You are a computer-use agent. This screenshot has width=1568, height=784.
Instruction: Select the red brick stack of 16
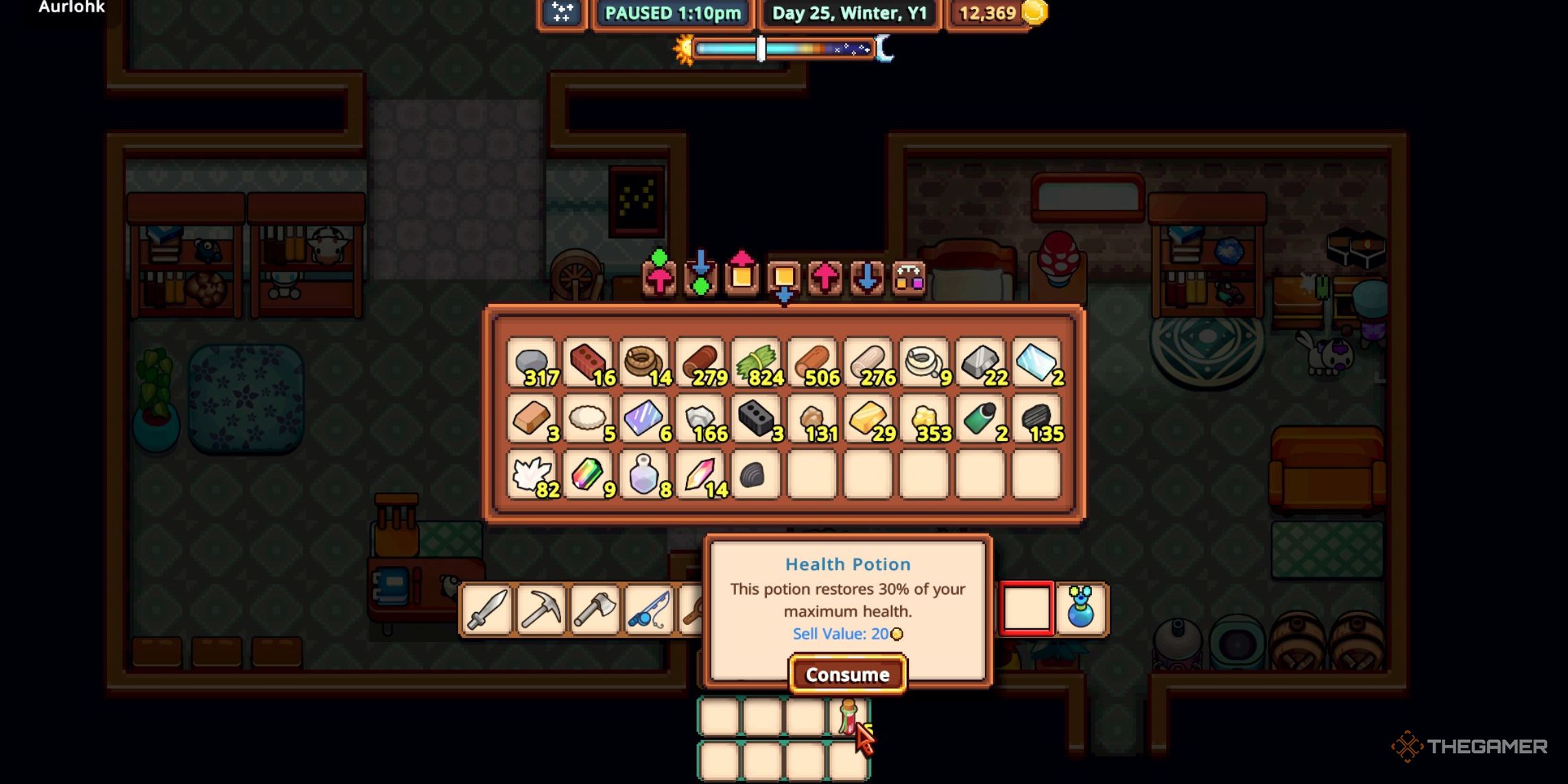(x=589, y=363)
